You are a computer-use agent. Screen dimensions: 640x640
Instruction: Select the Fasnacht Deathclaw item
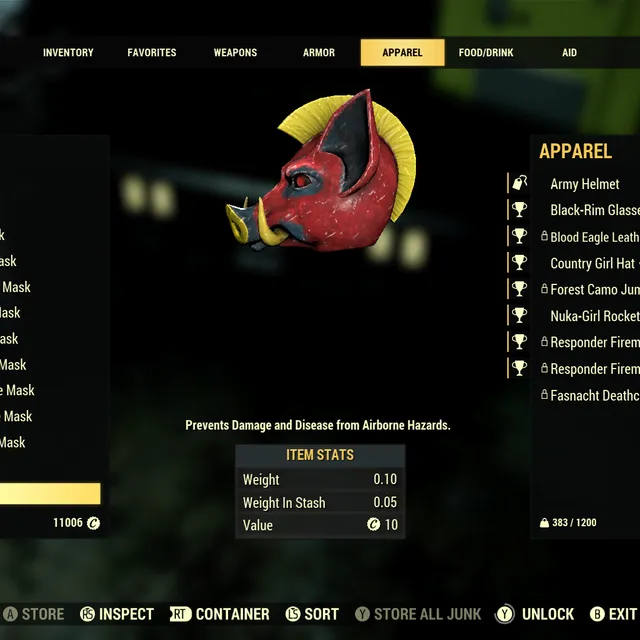[x=594, y=395]
